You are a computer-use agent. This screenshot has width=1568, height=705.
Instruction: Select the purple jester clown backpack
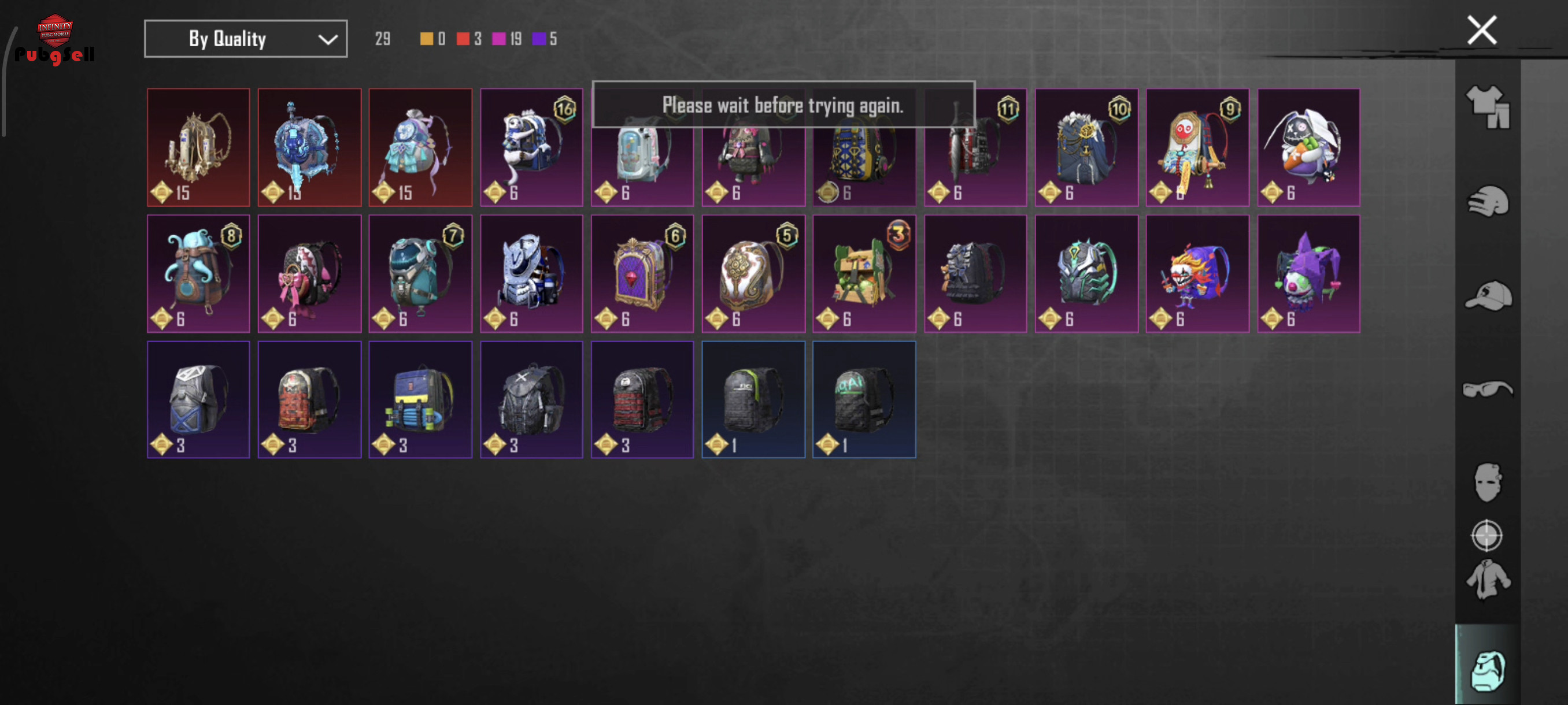click(x=1309, y=273)
